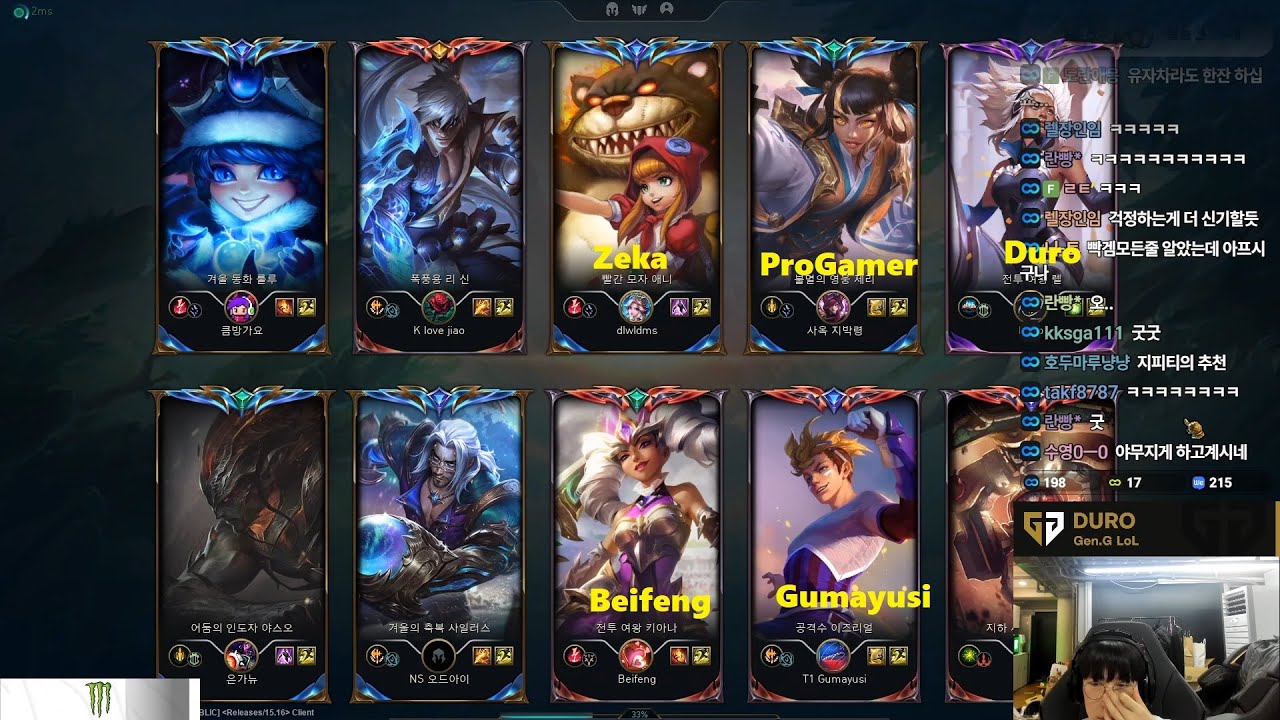
Task: Click the helmet icon at top center
Action: click(x=612, y=9)
